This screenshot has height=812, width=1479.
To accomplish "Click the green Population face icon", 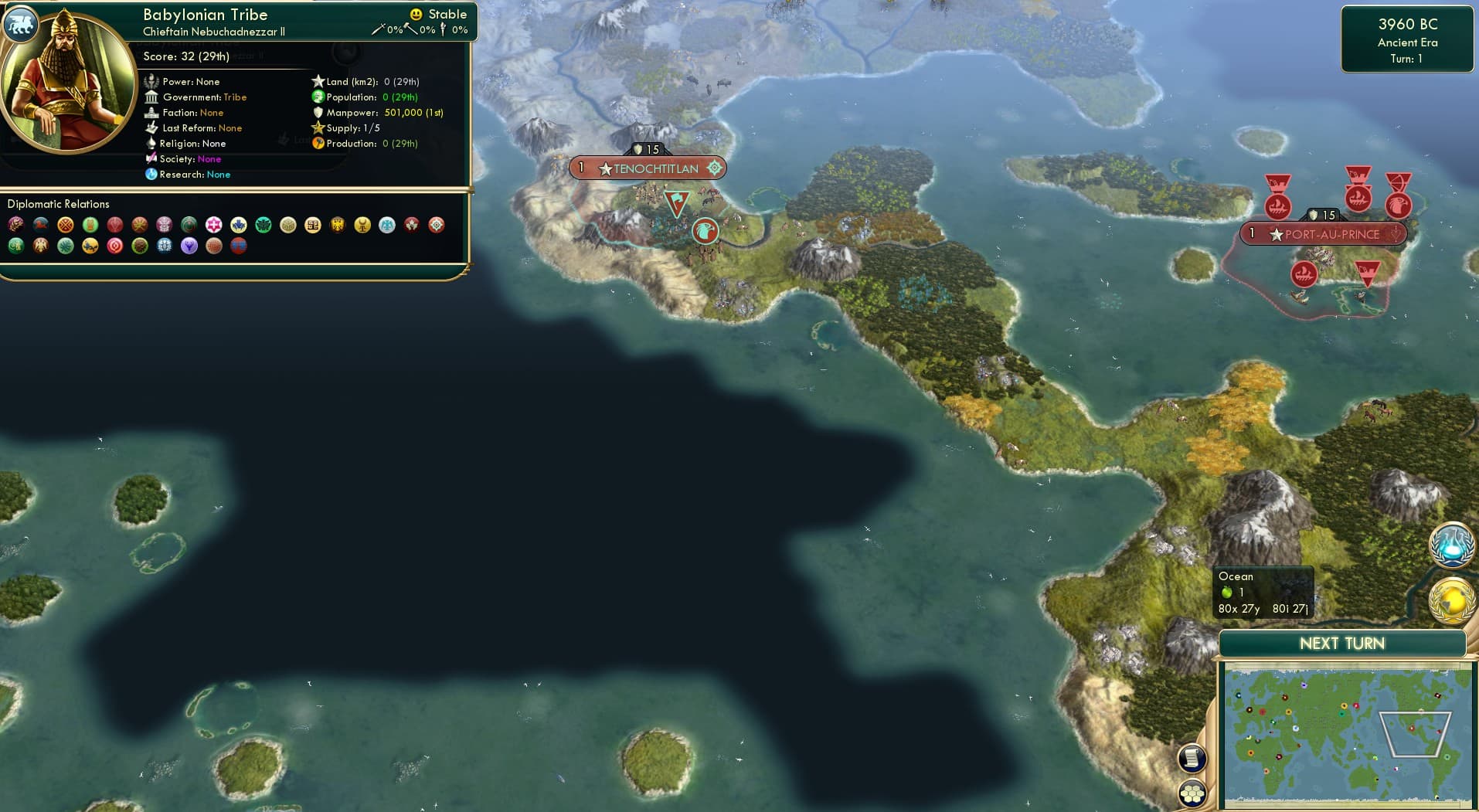I will (317, 97).
